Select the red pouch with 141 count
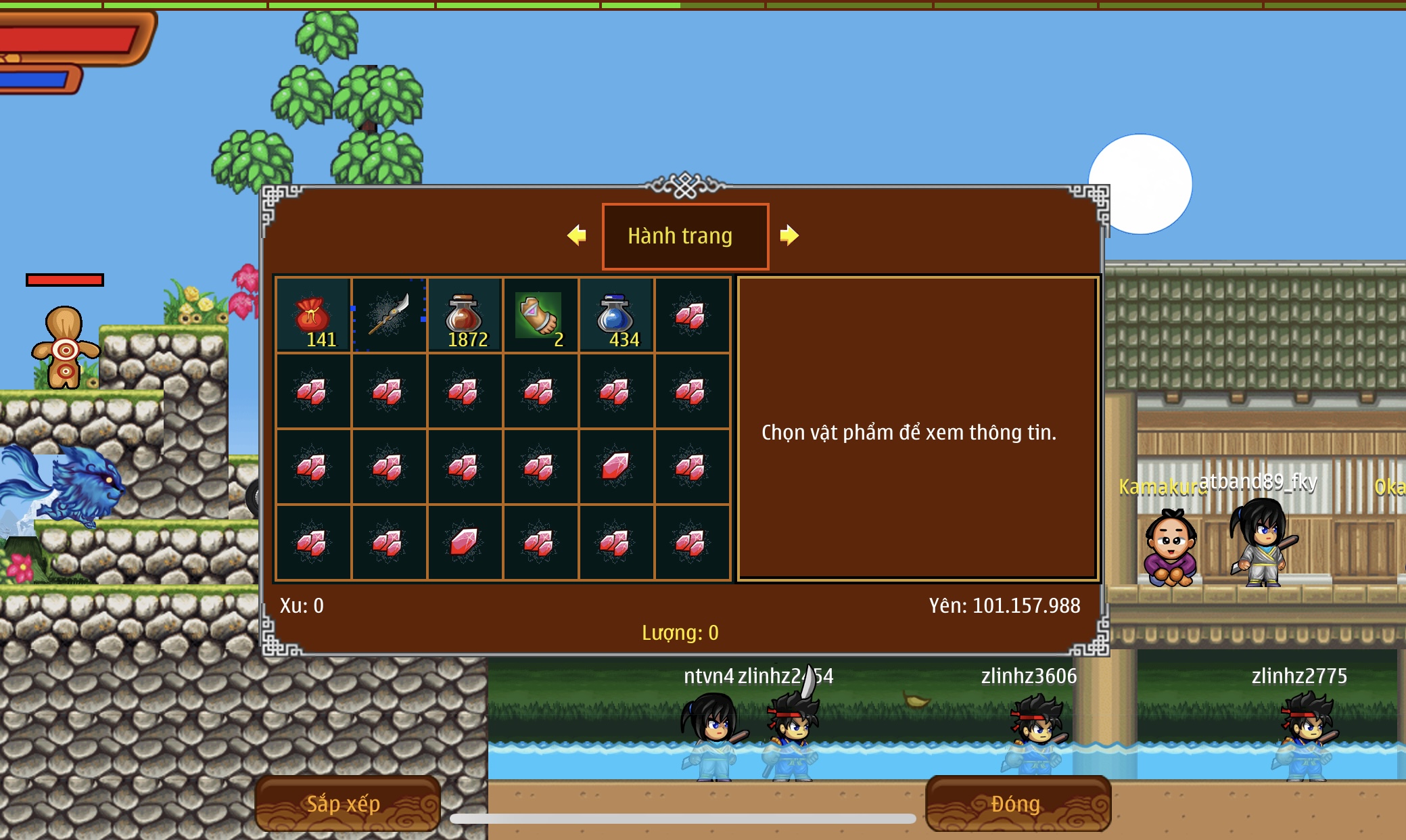This screenshot has width=1406, height=840. pyautogui.click(x=313, y=315)
